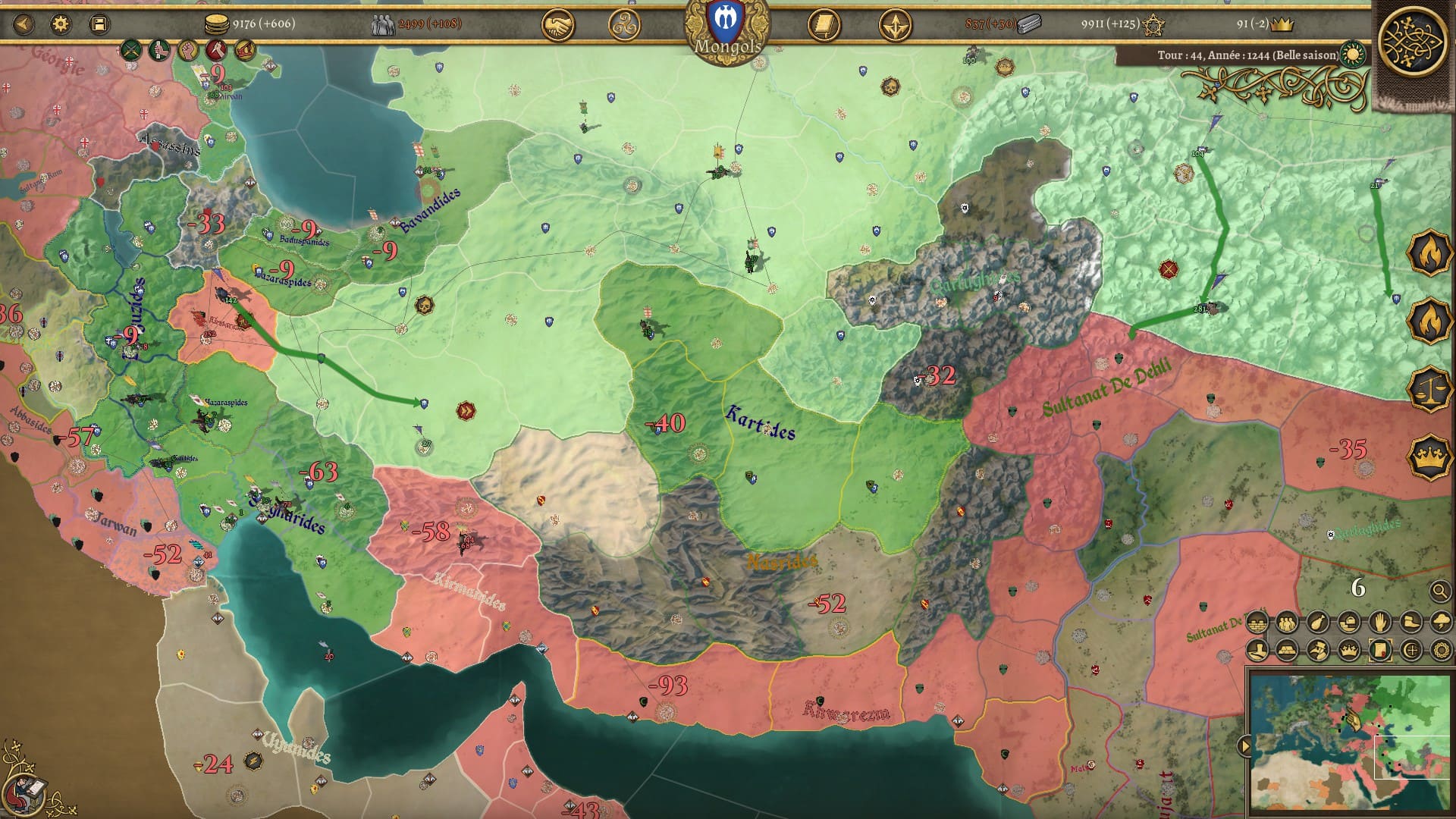Click the magnifying glass search button

tap(1439, 591)
